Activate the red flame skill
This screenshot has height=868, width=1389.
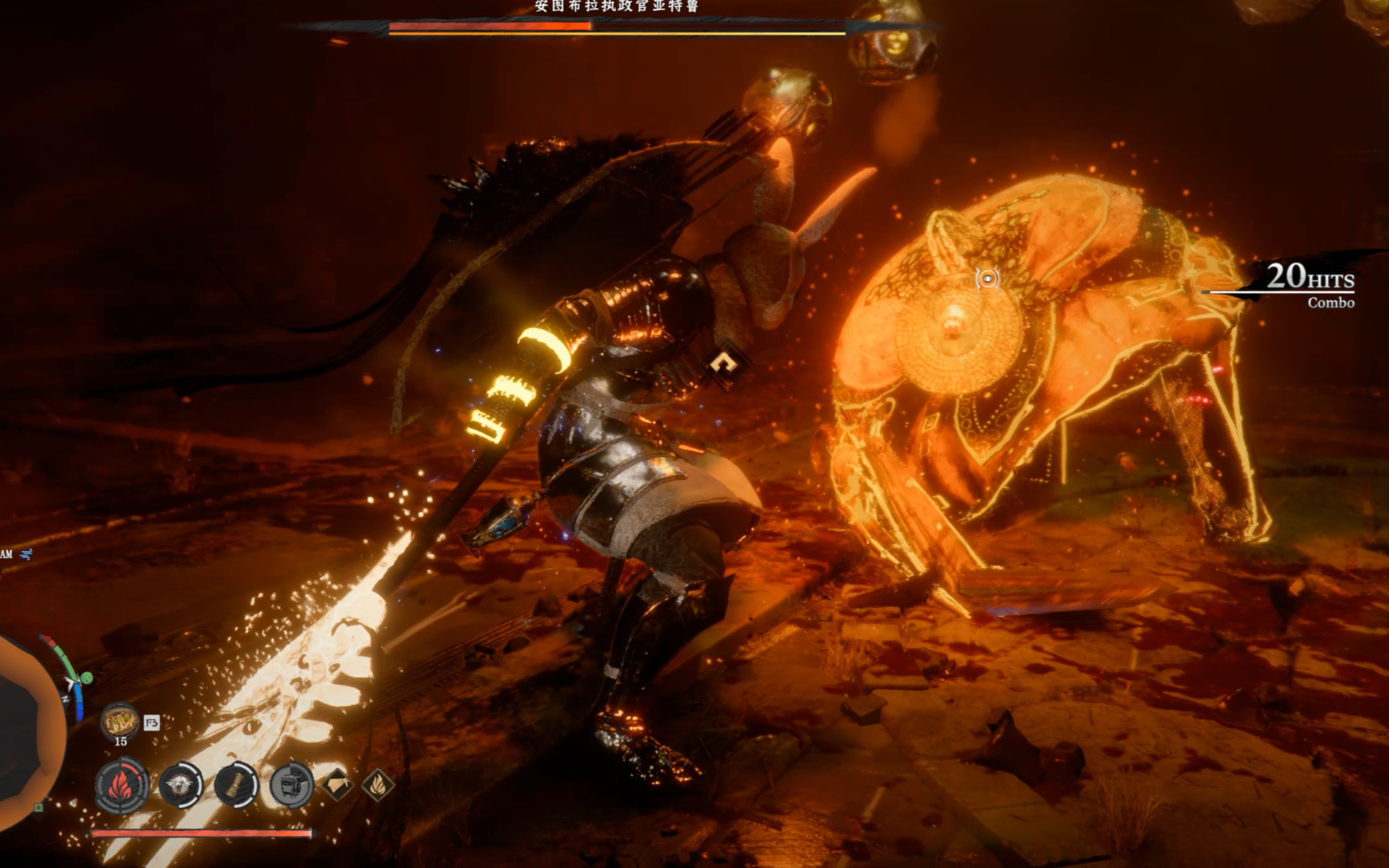[122, 784]
